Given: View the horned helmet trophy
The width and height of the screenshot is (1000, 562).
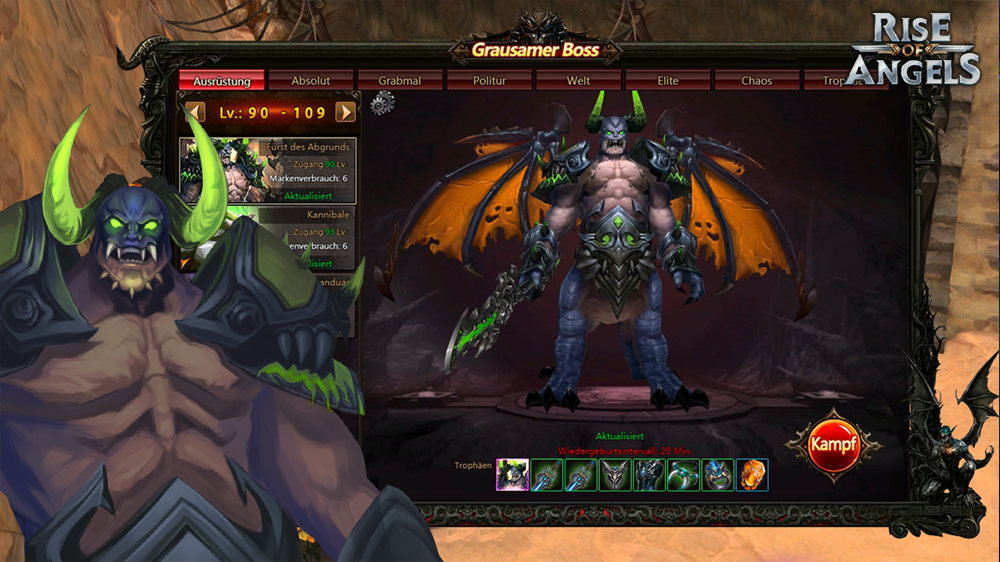Looking at the screenshot, I should click(x=614, y=475).
